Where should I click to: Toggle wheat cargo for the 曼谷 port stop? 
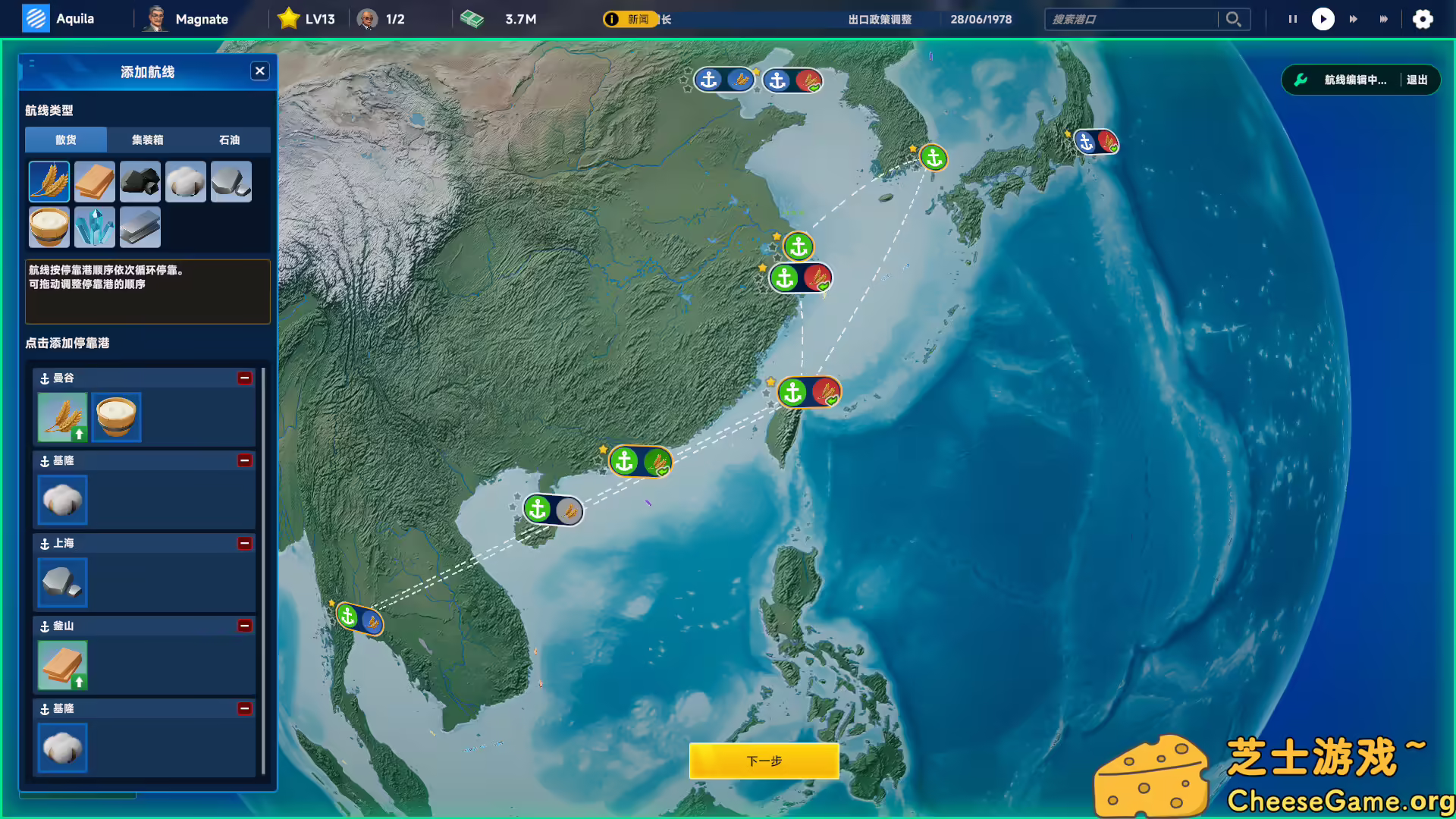62,417
